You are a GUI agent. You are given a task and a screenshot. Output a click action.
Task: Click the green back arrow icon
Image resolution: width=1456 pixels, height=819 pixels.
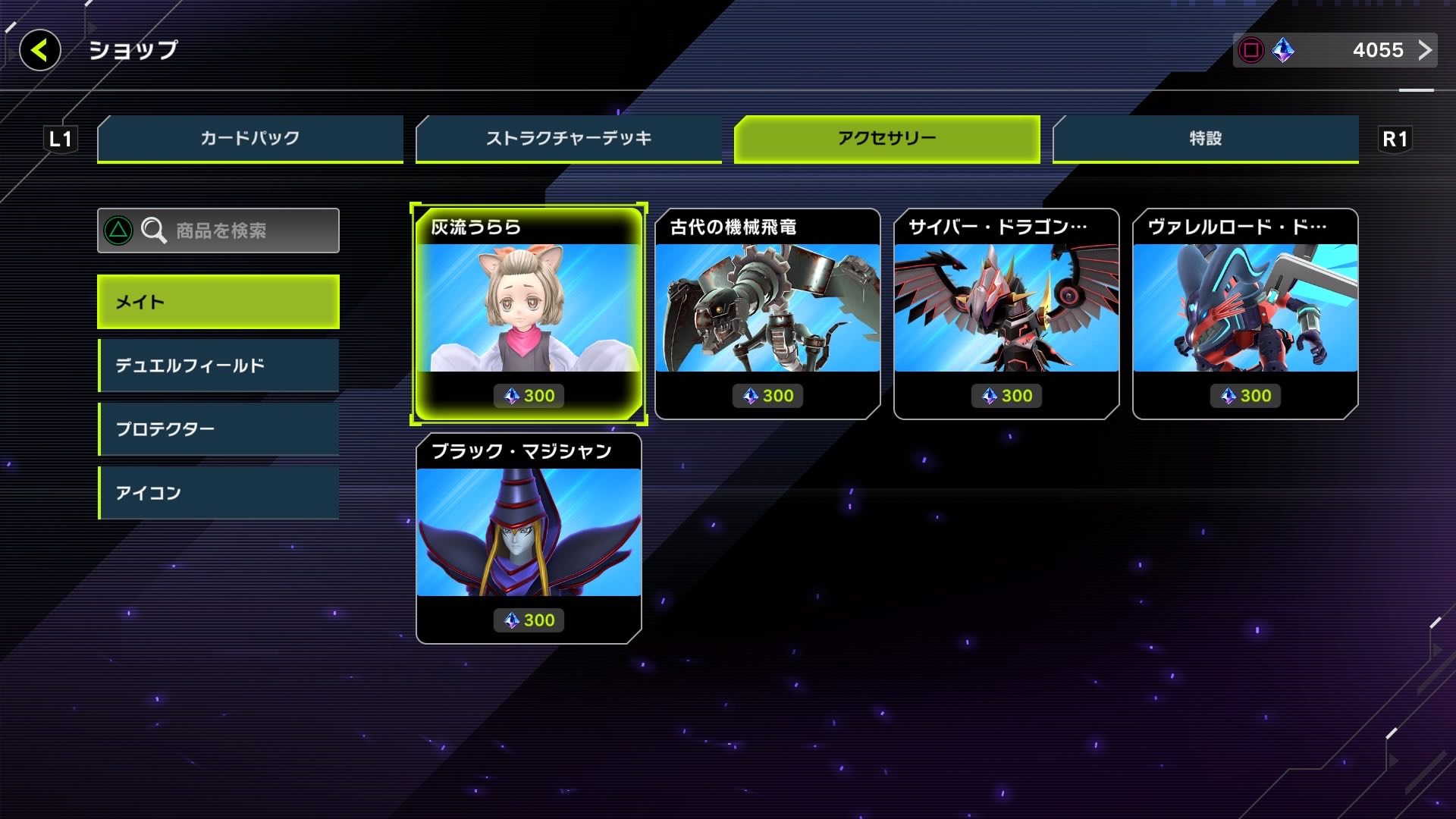point(40,51)
